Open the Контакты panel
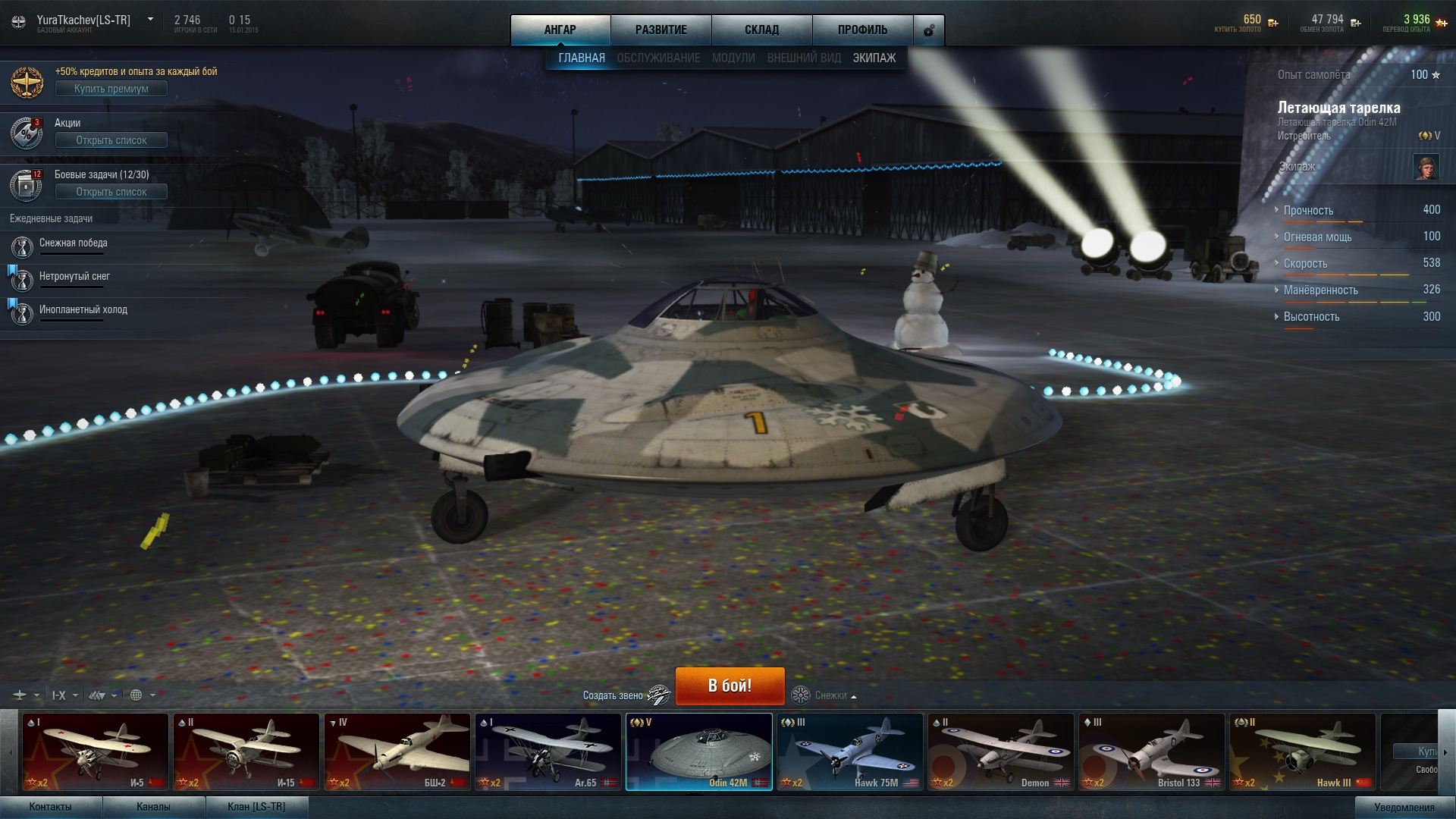The image size is (1456, 819). (x=50, y=807)
